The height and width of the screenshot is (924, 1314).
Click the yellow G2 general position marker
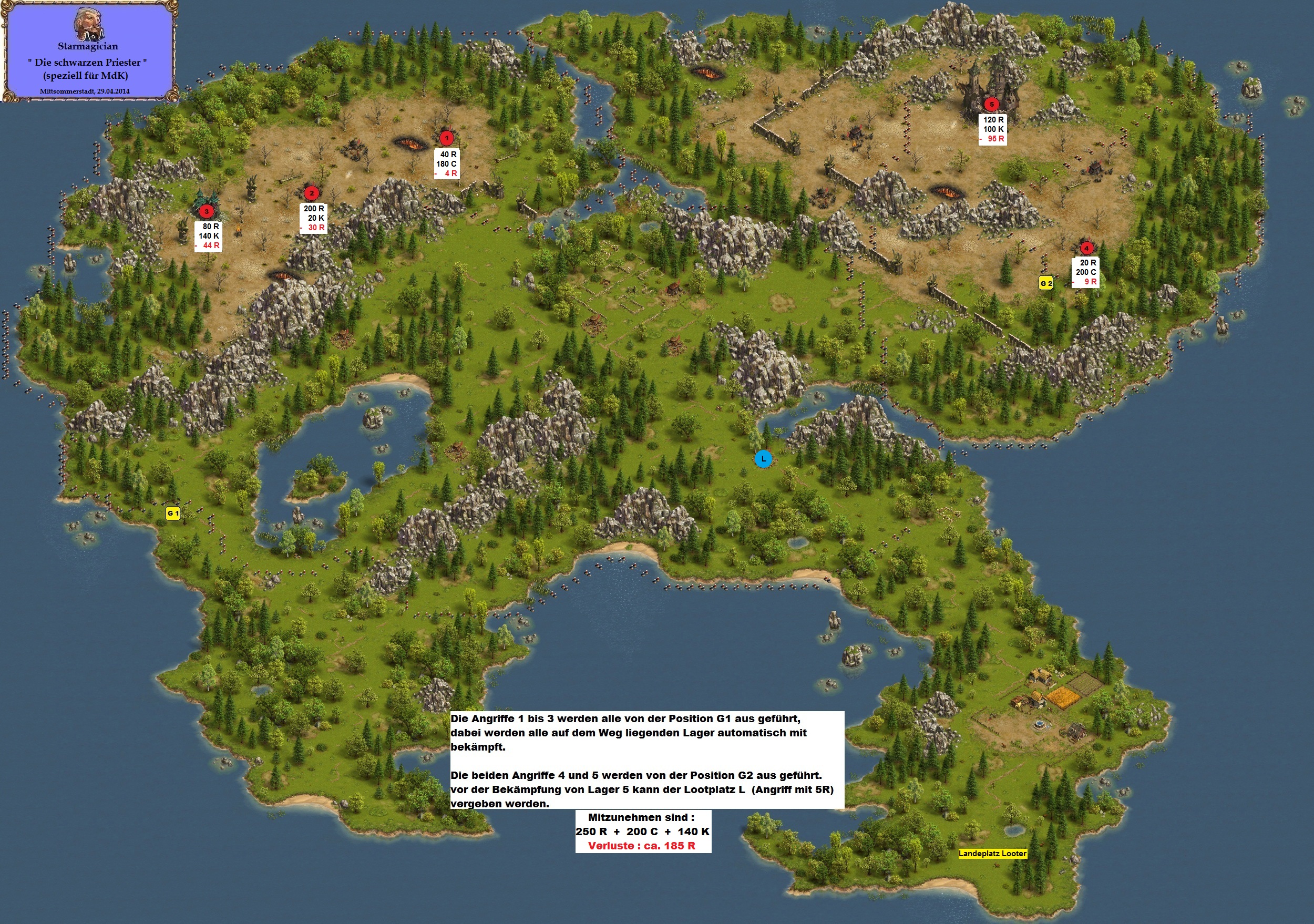point(1045,283)
